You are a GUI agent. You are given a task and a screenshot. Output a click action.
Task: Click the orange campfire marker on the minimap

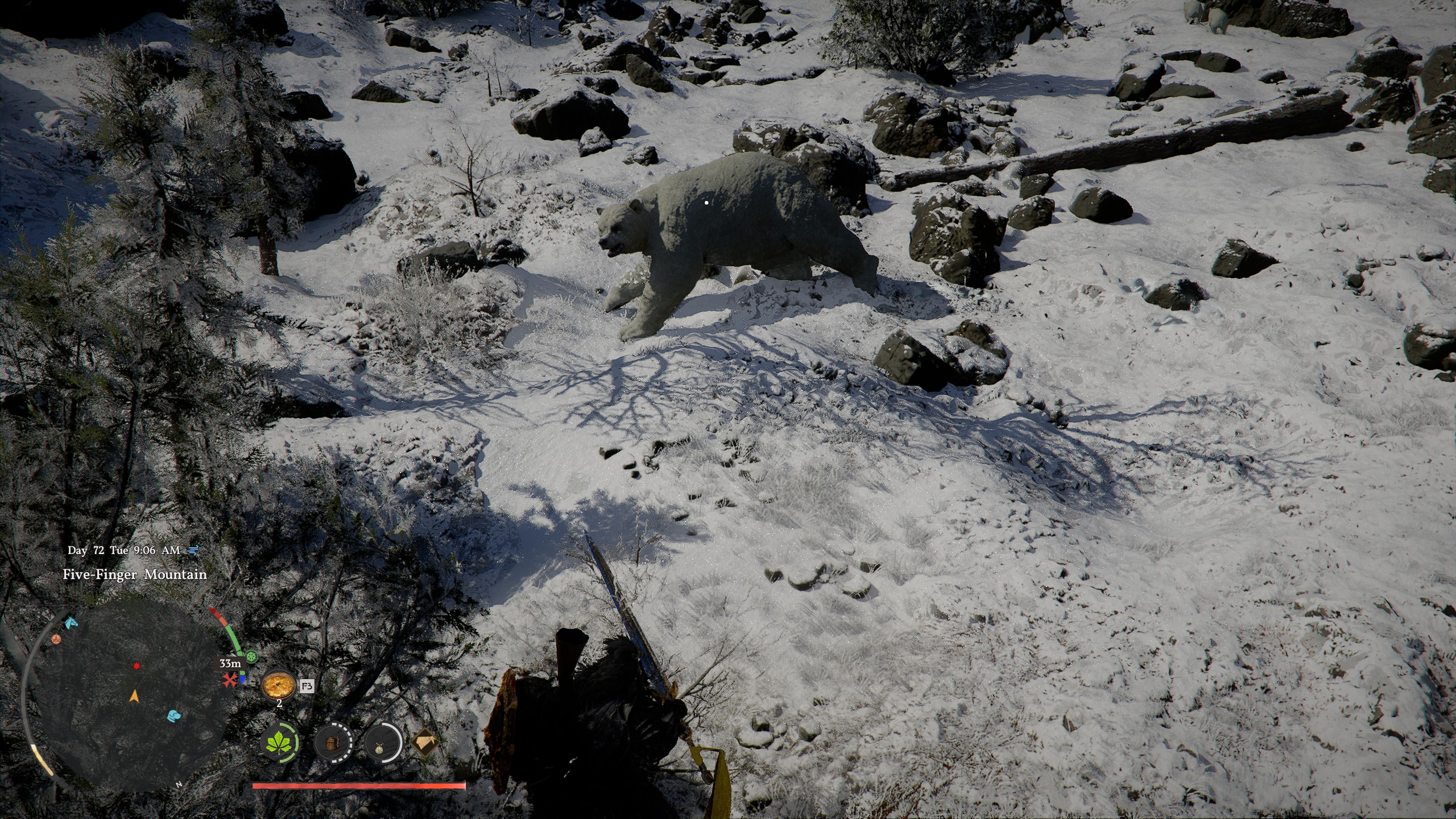tap(56, 639)
